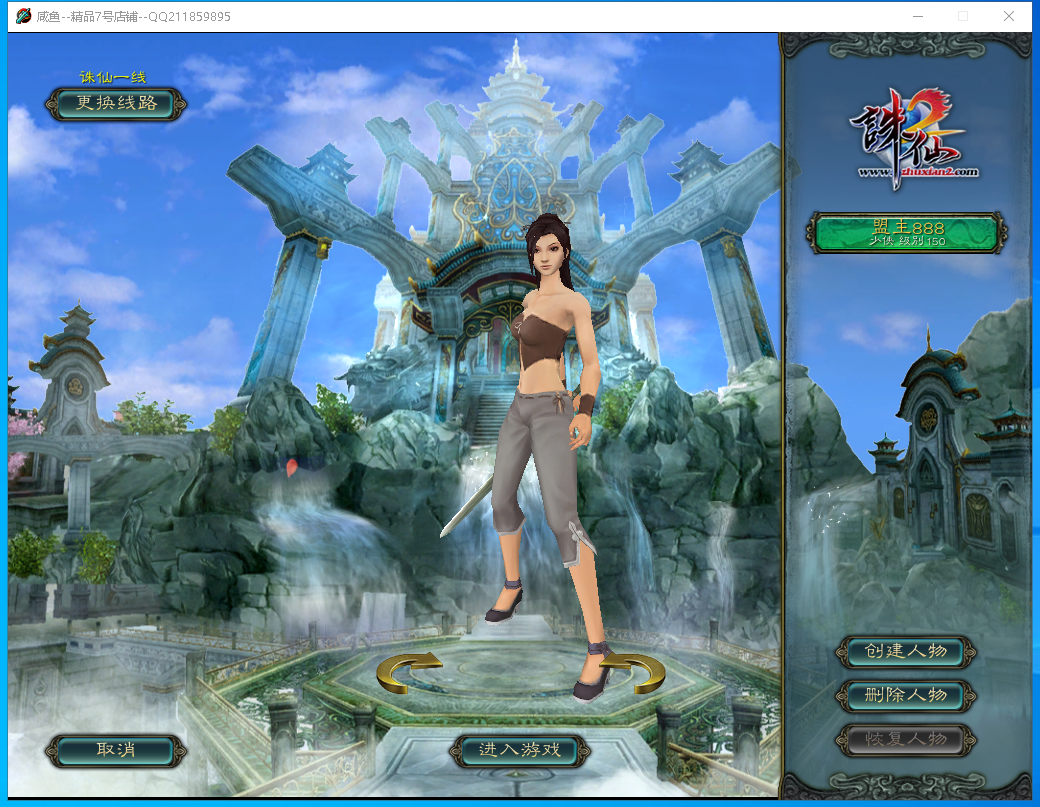
Task: Click the greyed 恢复人物 restore button
Action: tap(906, 740)
